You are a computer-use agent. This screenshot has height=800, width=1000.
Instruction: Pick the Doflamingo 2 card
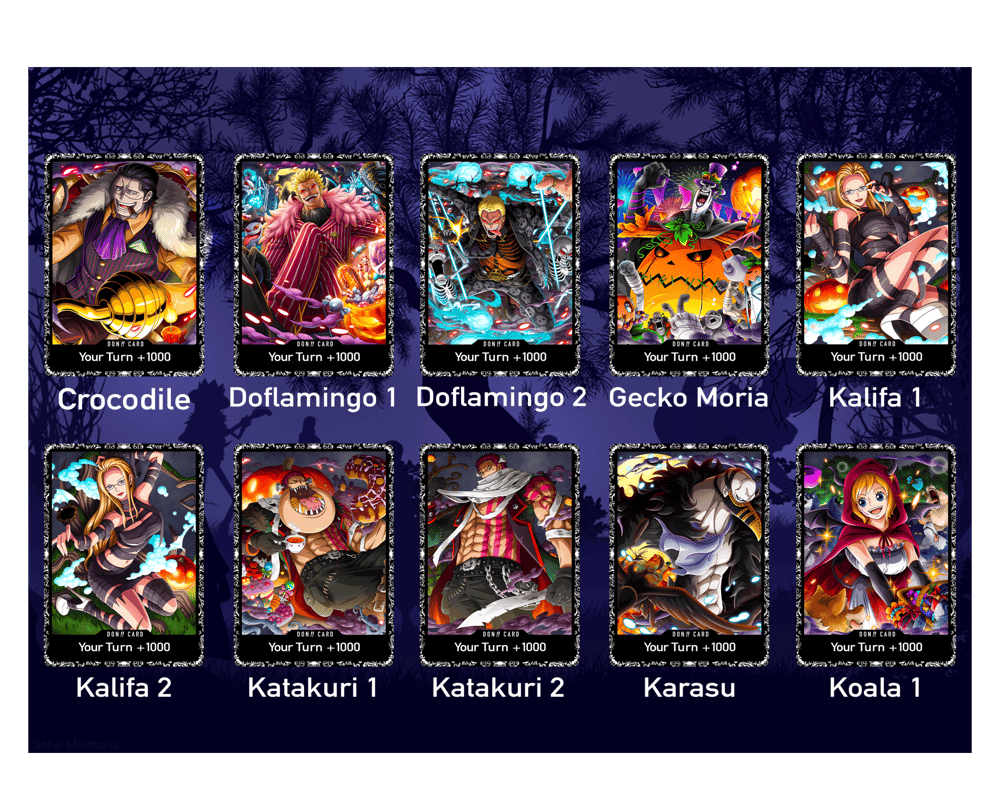click(x=500, y=264)
